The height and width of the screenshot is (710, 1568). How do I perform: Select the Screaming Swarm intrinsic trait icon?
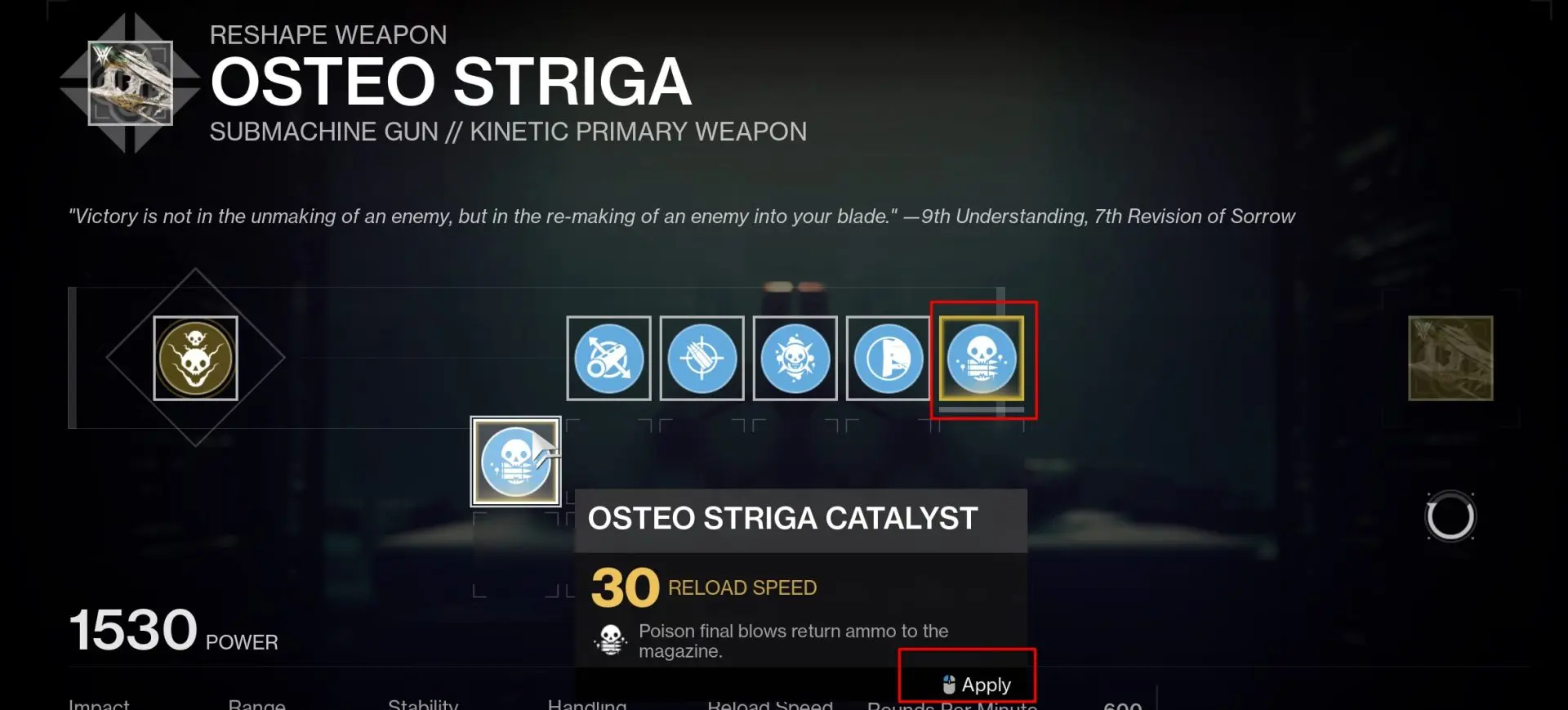196,358
